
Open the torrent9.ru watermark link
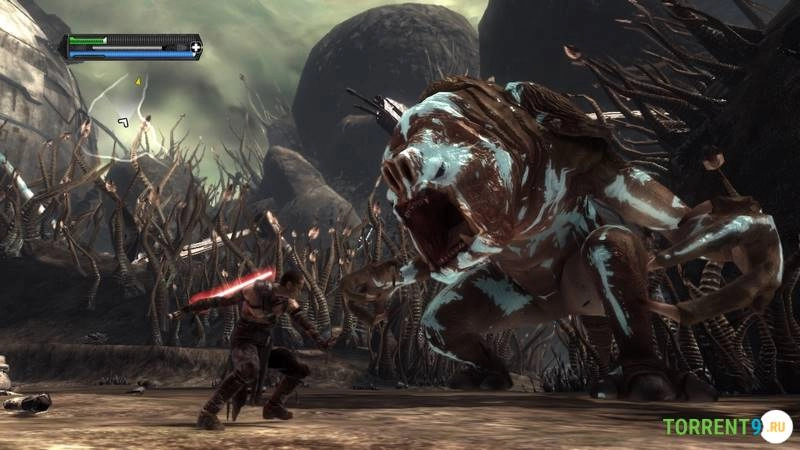pyautogui.click(x=726, y=427)
